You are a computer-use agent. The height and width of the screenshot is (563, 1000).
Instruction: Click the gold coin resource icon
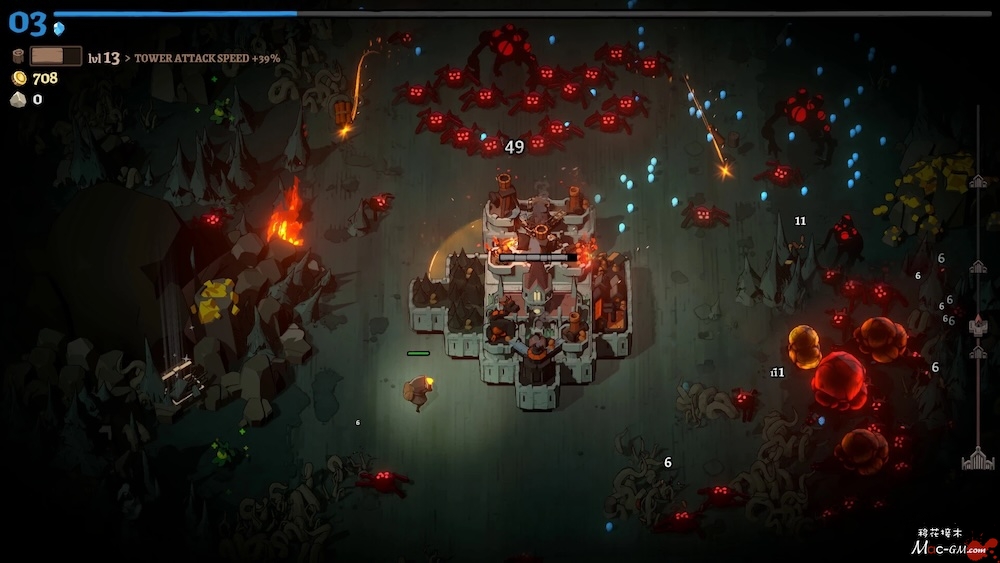pyautogui.click(x=18, y=78)
